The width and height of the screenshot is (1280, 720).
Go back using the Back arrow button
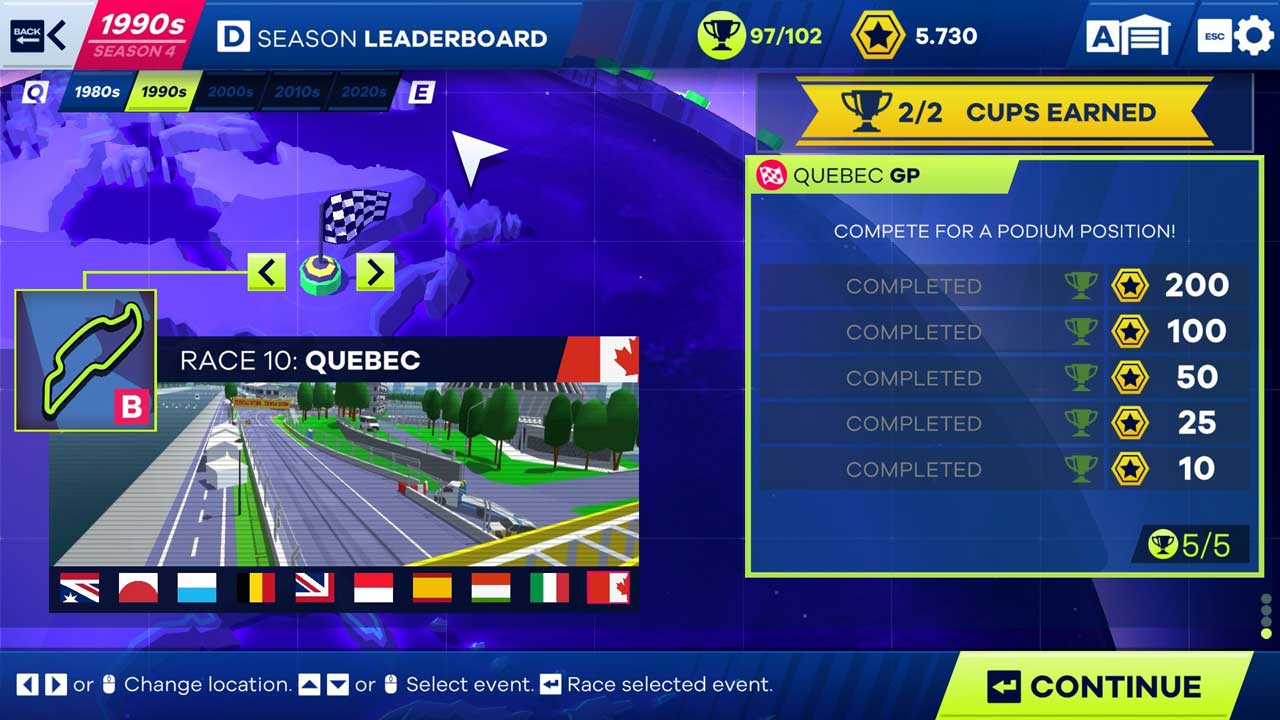point(40,35)
